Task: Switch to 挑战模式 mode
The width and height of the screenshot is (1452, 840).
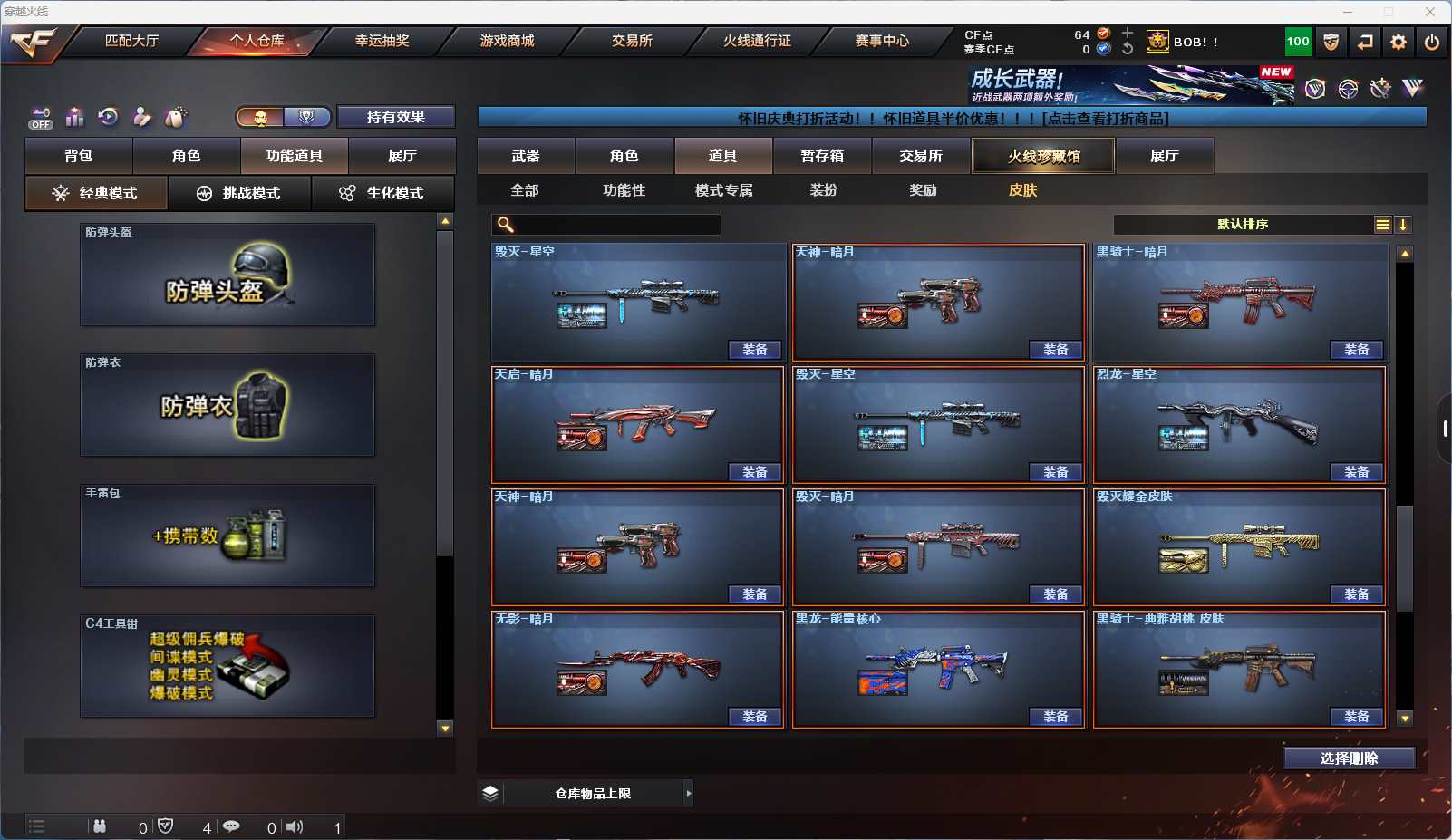Action: (x=240, y=193)
